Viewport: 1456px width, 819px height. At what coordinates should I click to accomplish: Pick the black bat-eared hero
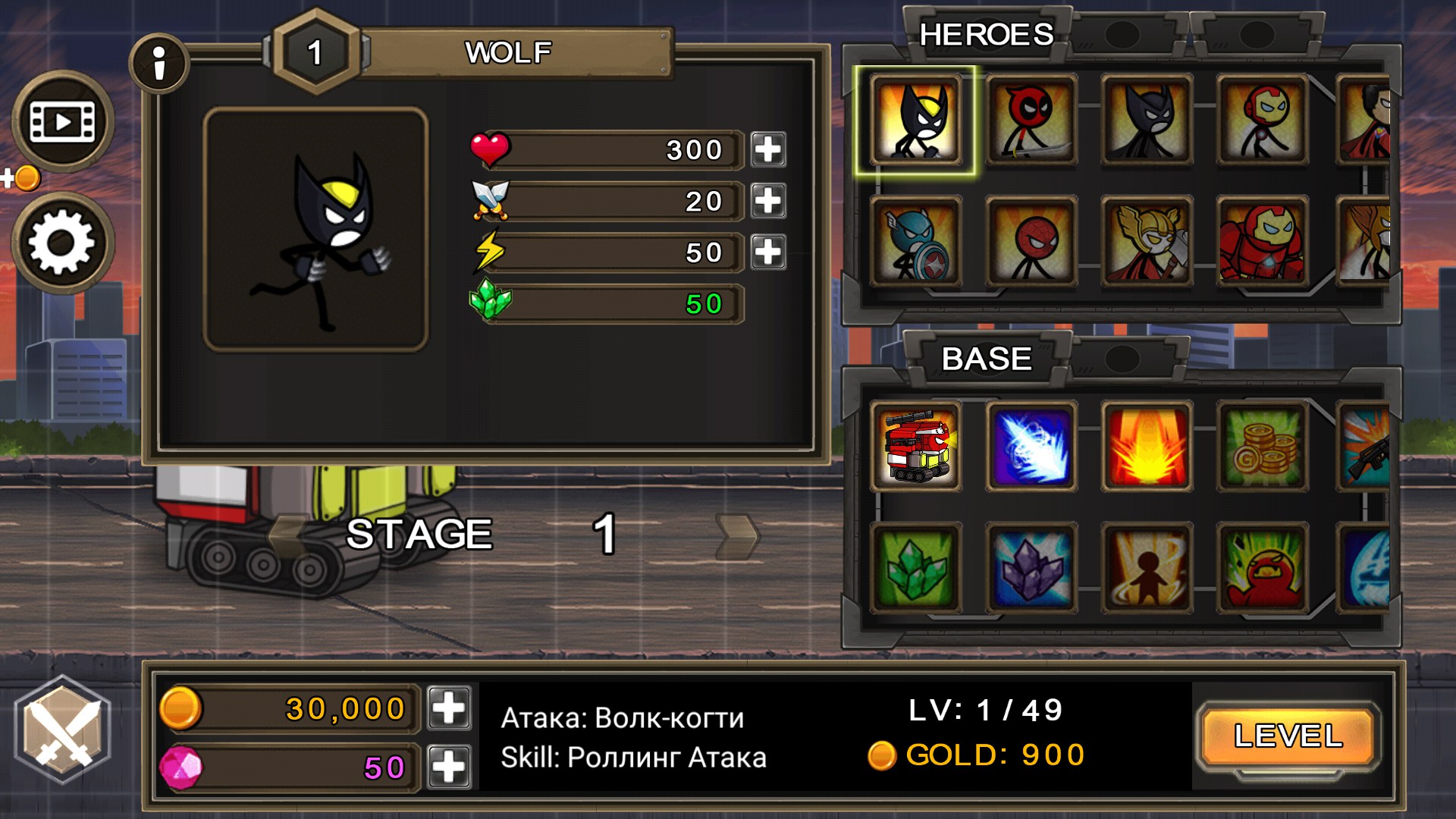click(1147, 120)
